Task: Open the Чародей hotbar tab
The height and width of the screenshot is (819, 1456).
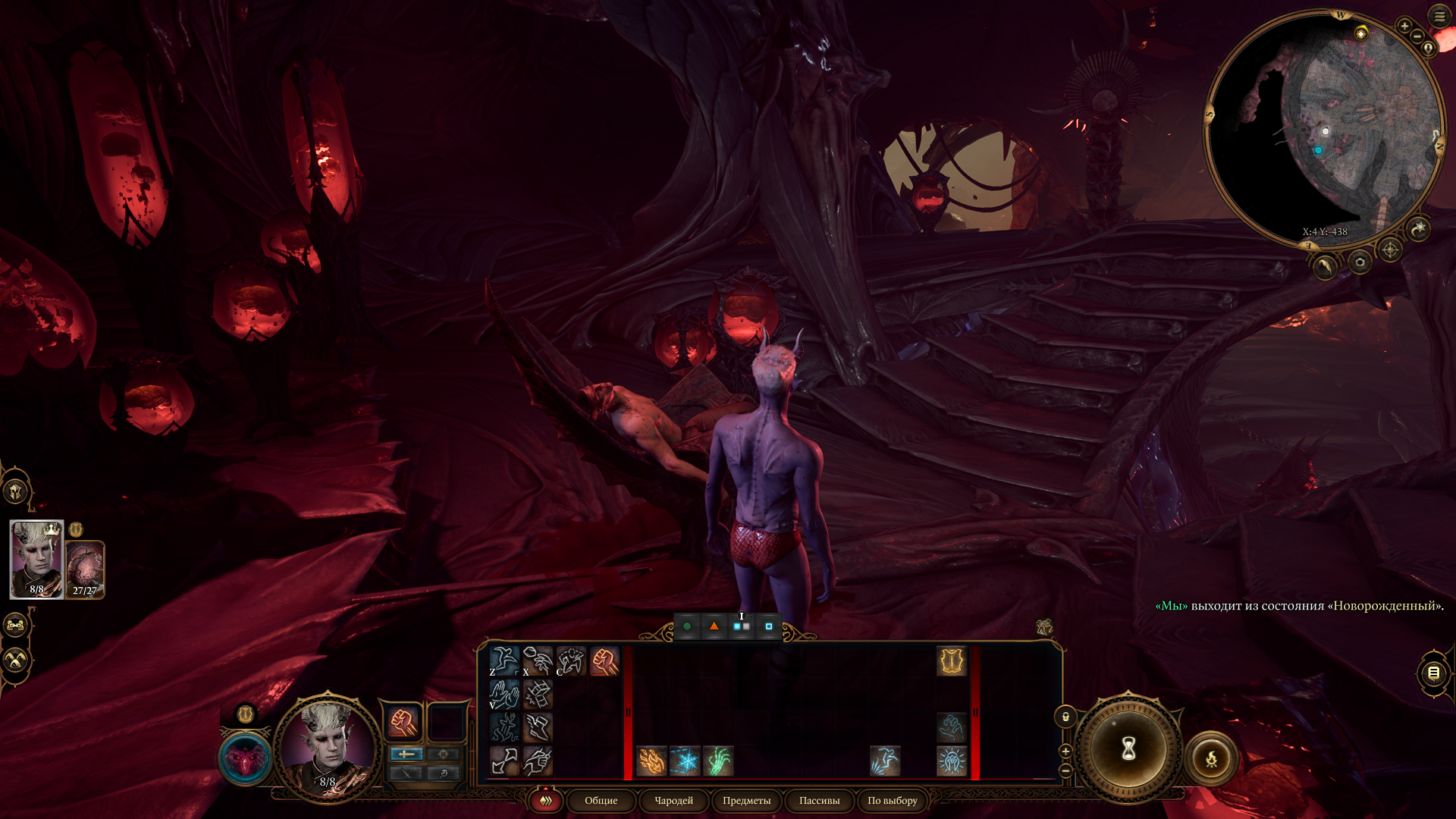Action: pos(673,801)
